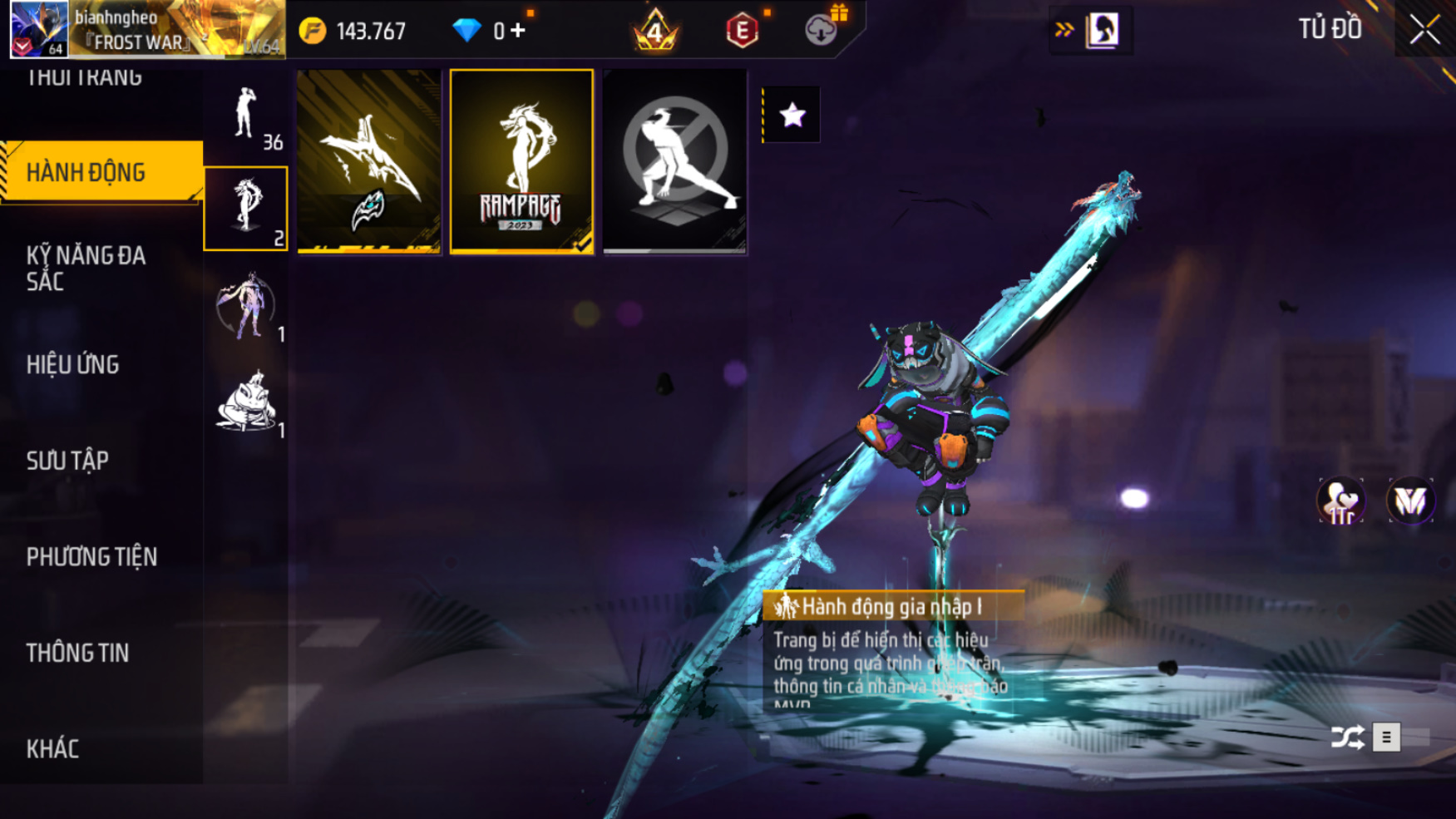The image size is (1456, 819).
Task: Open the frog creature subcategory icon
Action: [246, 404]
